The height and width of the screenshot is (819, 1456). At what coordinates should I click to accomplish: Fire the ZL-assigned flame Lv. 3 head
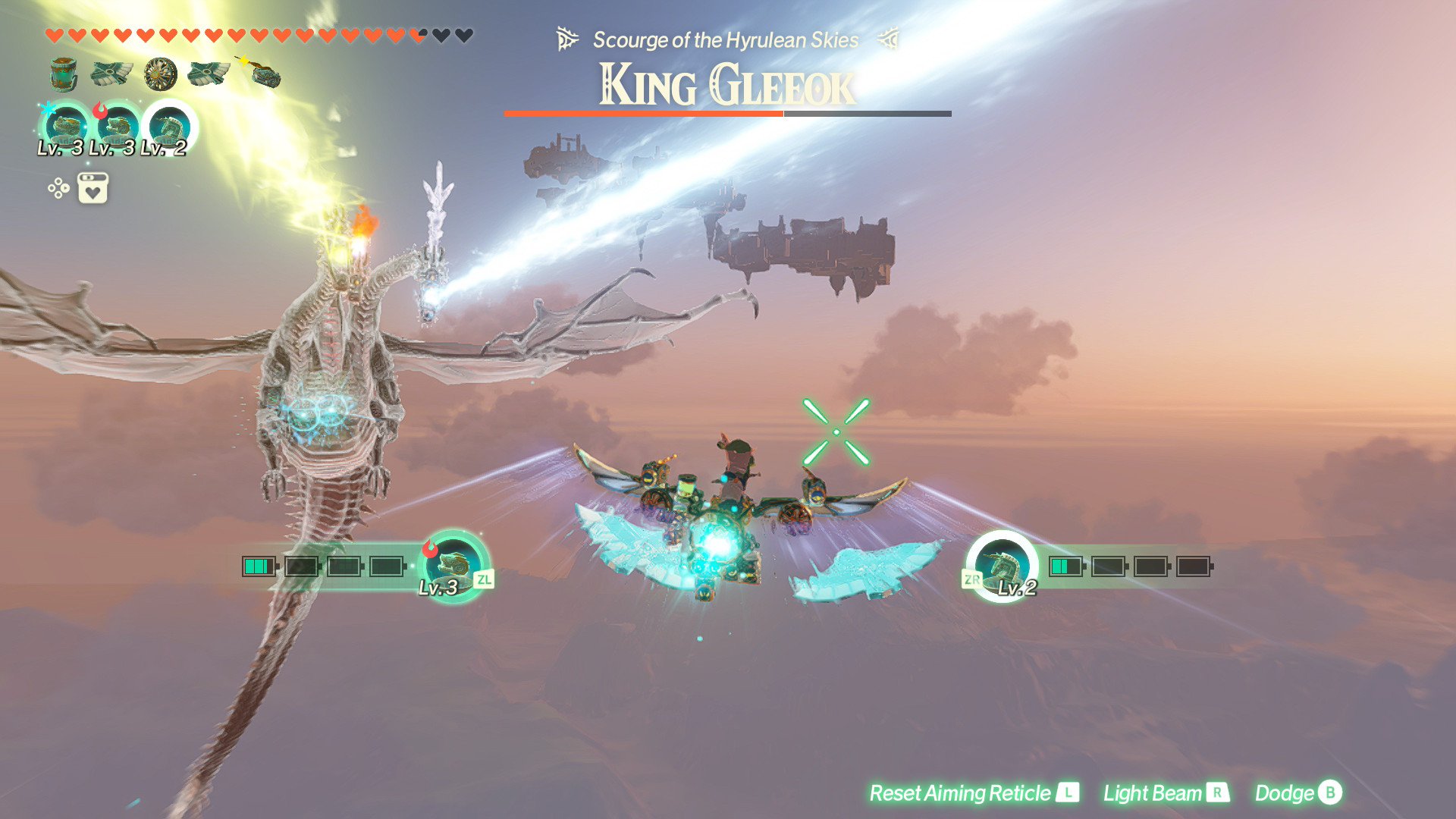click(453, 565)
